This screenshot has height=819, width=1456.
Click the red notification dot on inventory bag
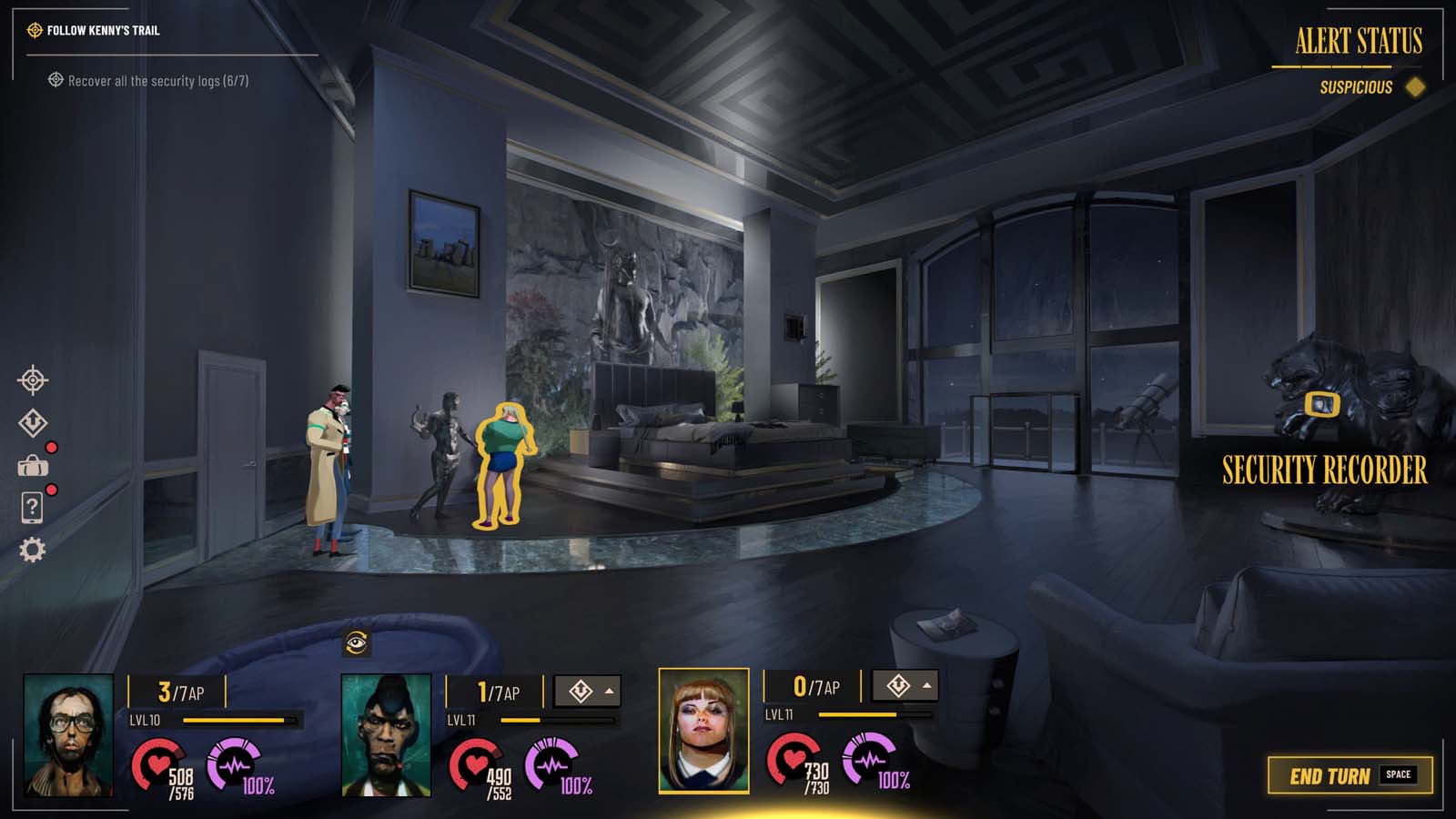tap(52, 447)
